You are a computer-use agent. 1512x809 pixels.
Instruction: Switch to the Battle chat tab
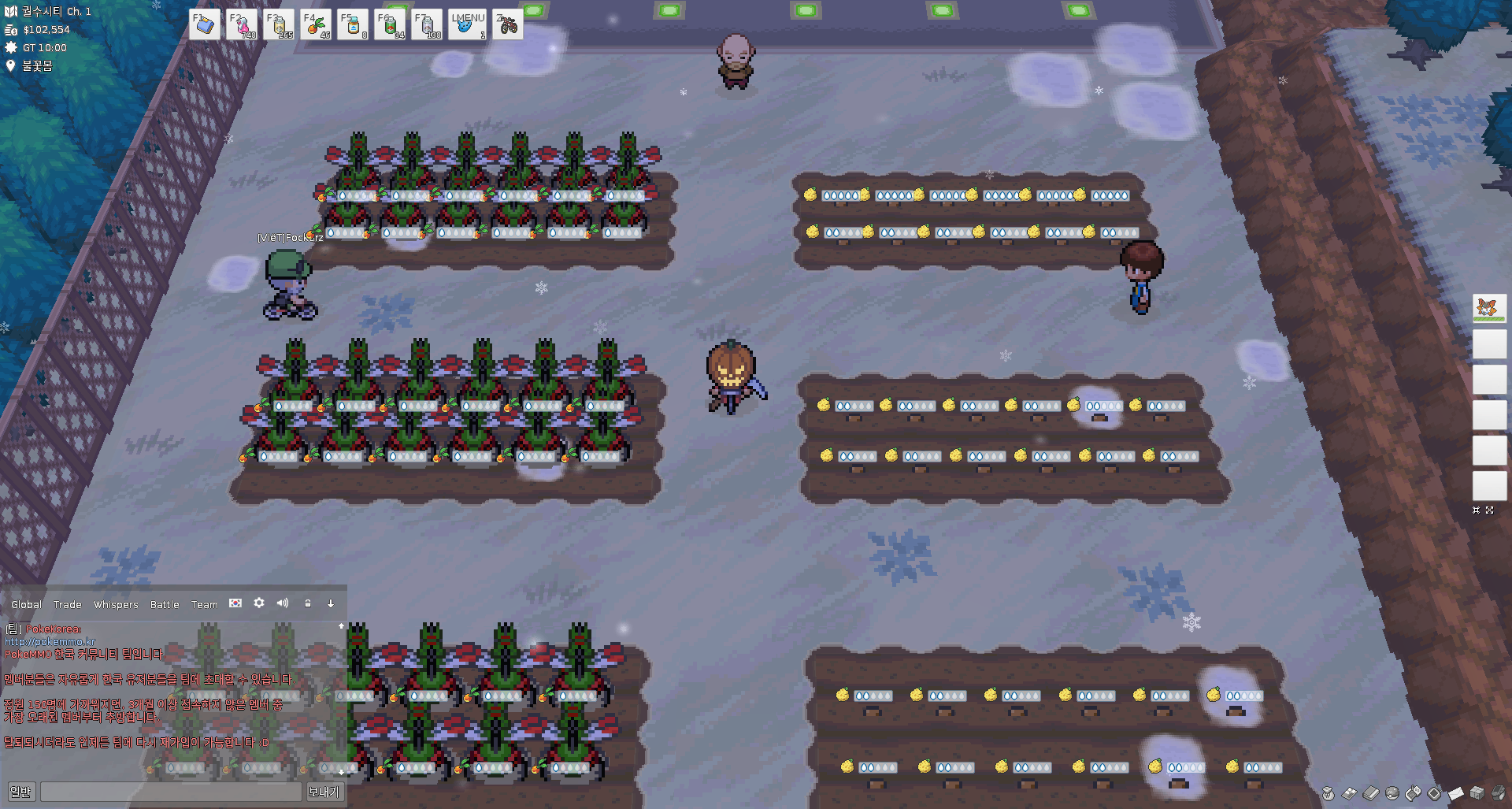point(165,604)
